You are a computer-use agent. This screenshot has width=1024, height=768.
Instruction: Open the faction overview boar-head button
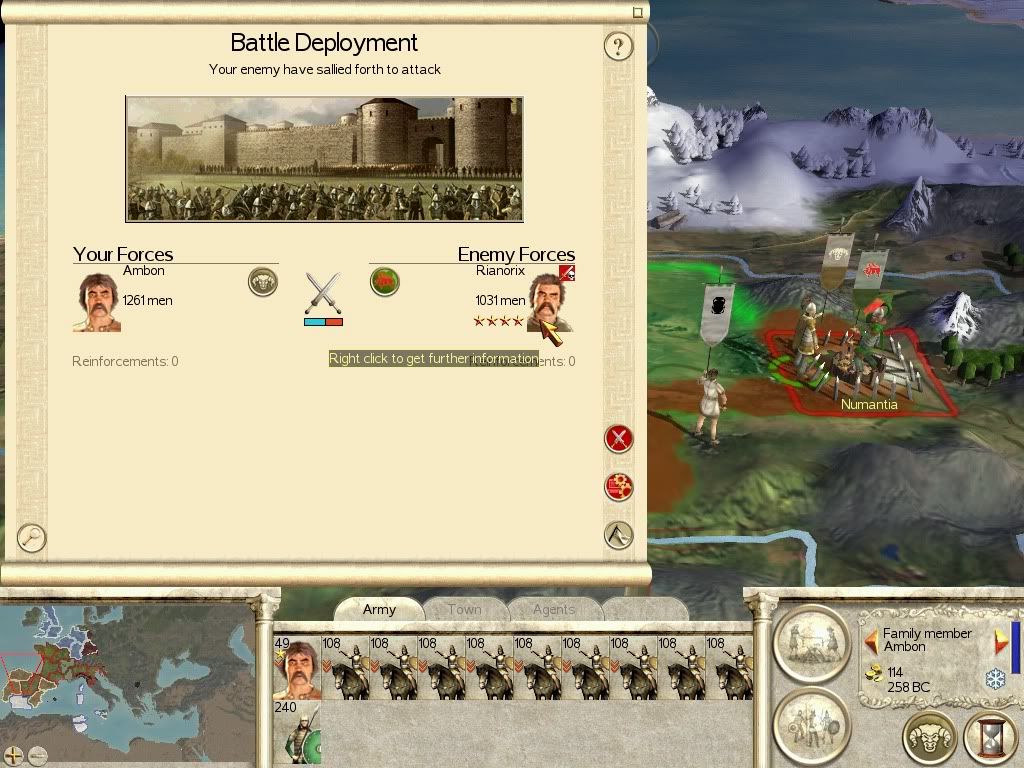pyautogui.click(x=930, y=739)
